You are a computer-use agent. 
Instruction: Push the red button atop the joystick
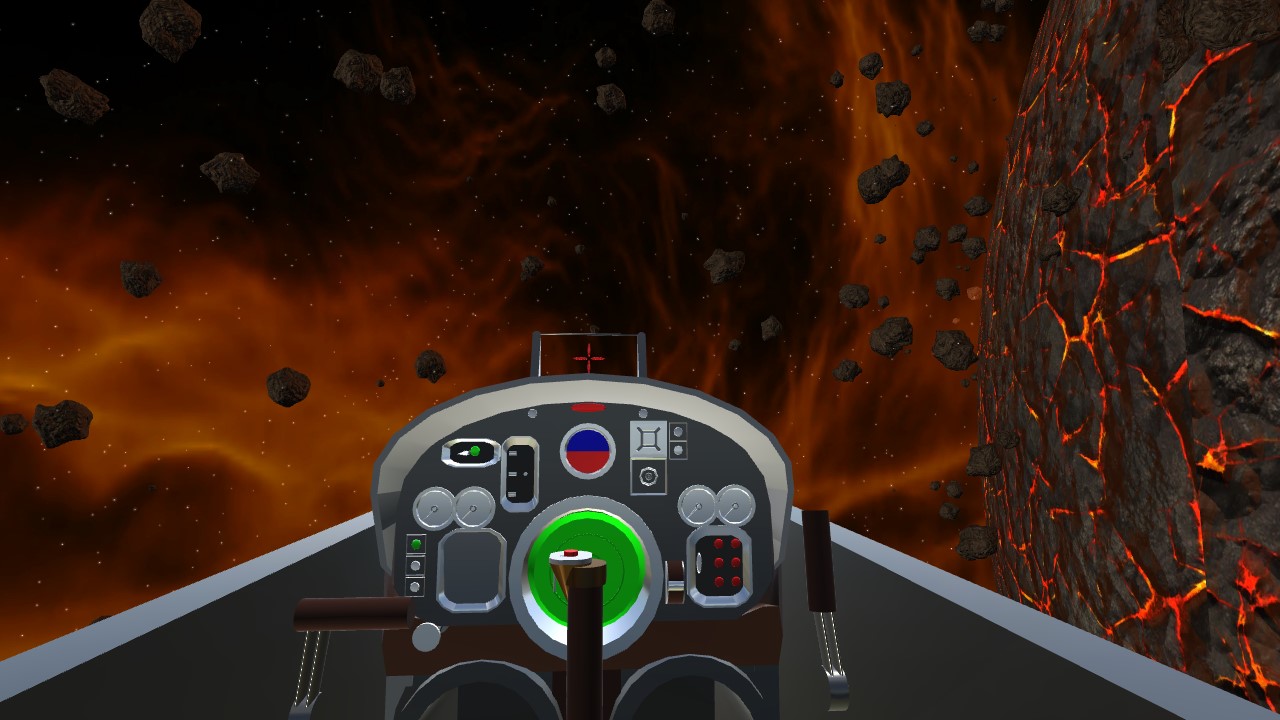coord(571,552)
